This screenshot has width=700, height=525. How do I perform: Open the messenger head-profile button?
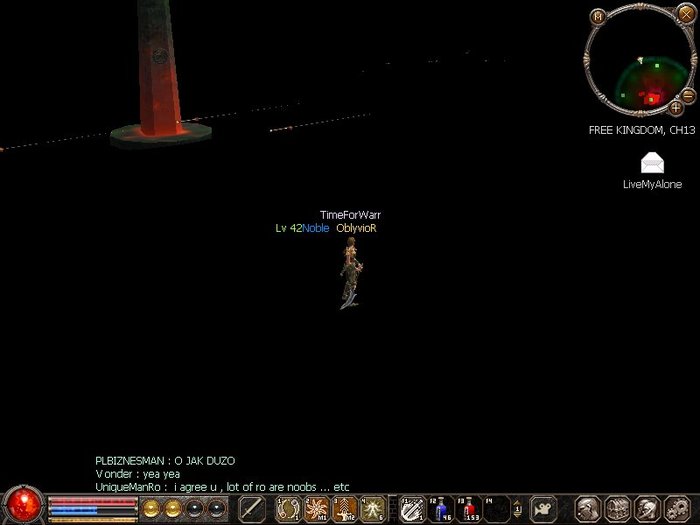646,508
